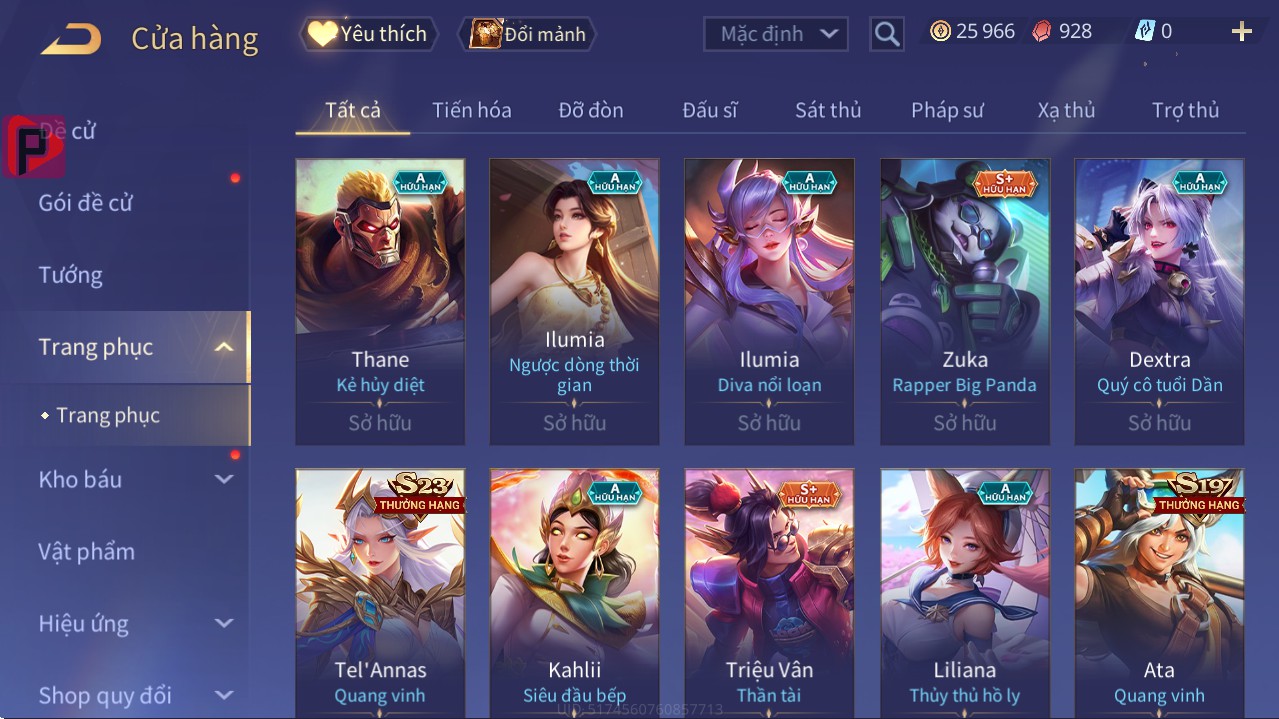Go to the Tướng shop section
This screenshot has height=719, width=1279.
[71, 275]
